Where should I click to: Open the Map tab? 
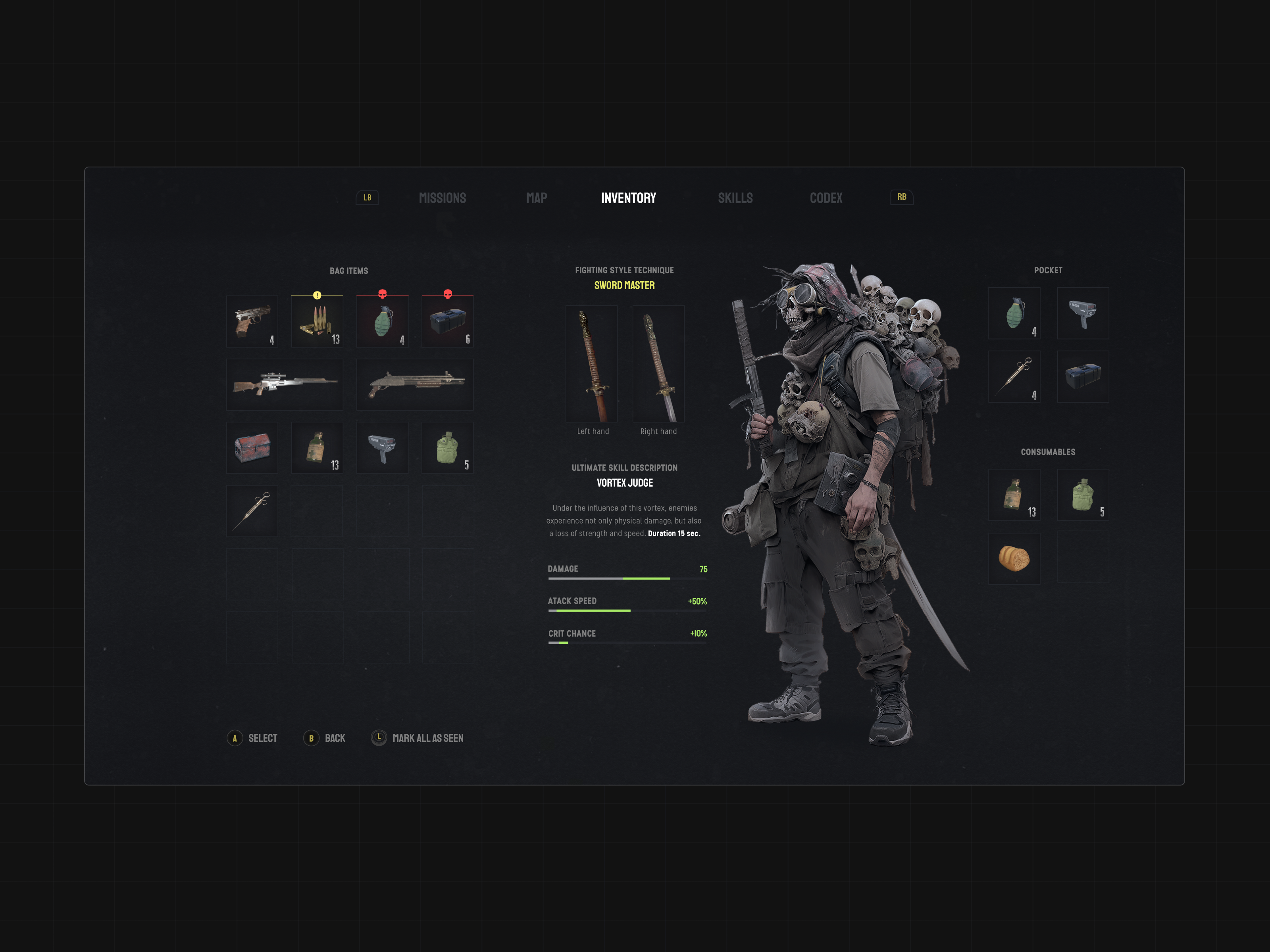(536, 198)
